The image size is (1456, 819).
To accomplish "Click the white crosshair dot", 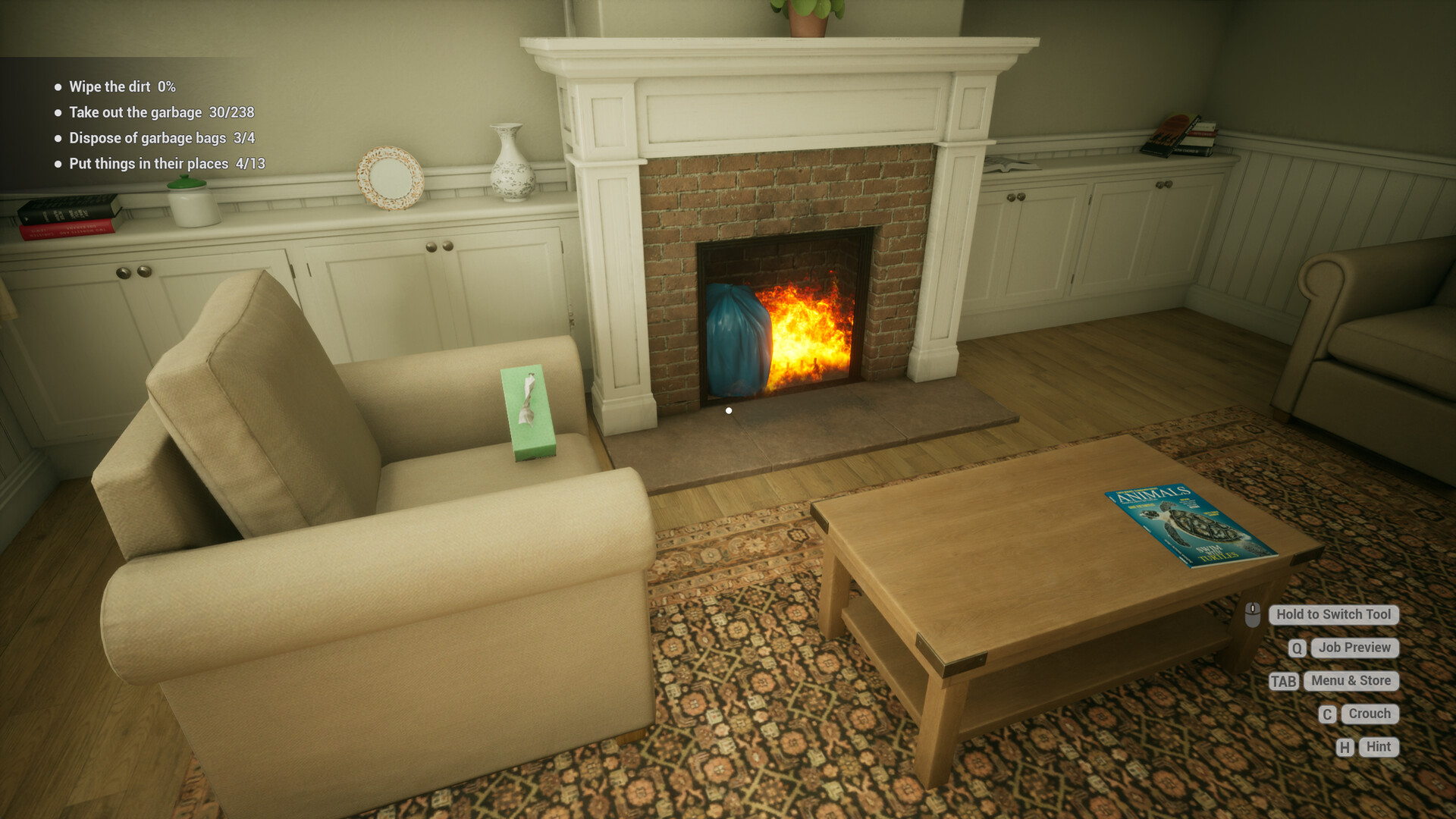I will point(729,409).
